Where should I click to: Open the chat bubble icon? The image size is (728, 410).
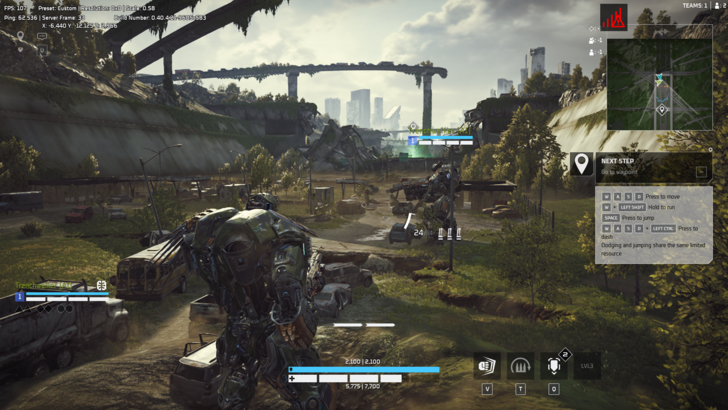[42, 37]
